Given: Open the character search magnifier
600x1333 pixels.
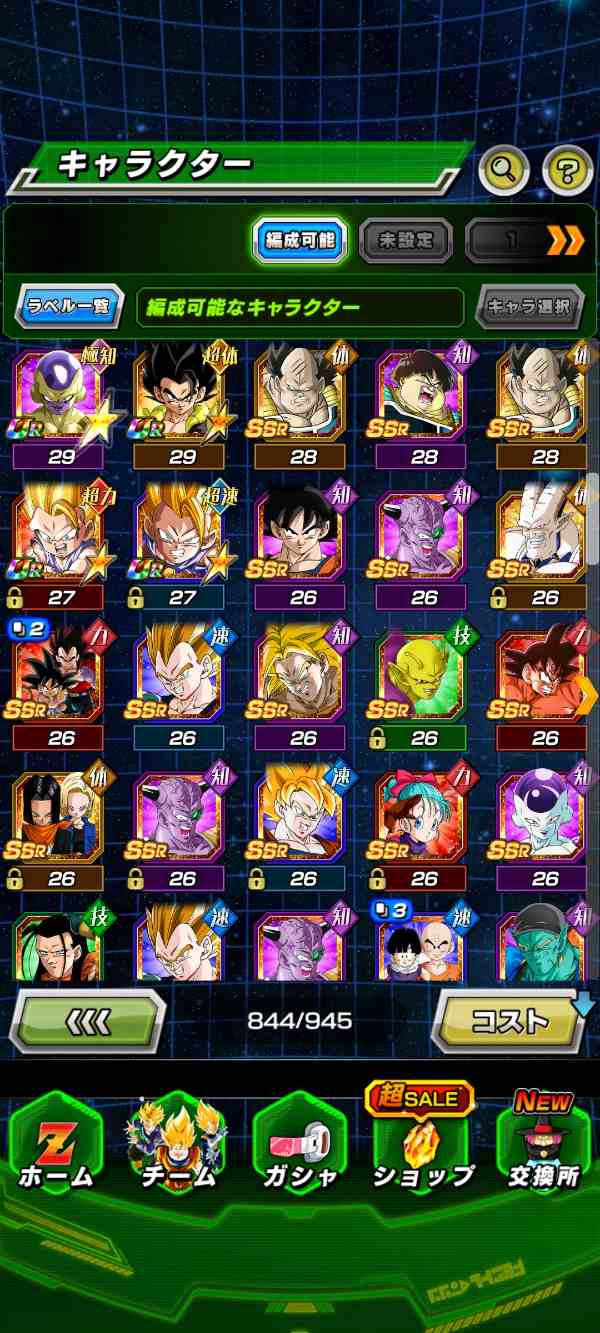Looking at the screenshot, I should coord(503,172).
